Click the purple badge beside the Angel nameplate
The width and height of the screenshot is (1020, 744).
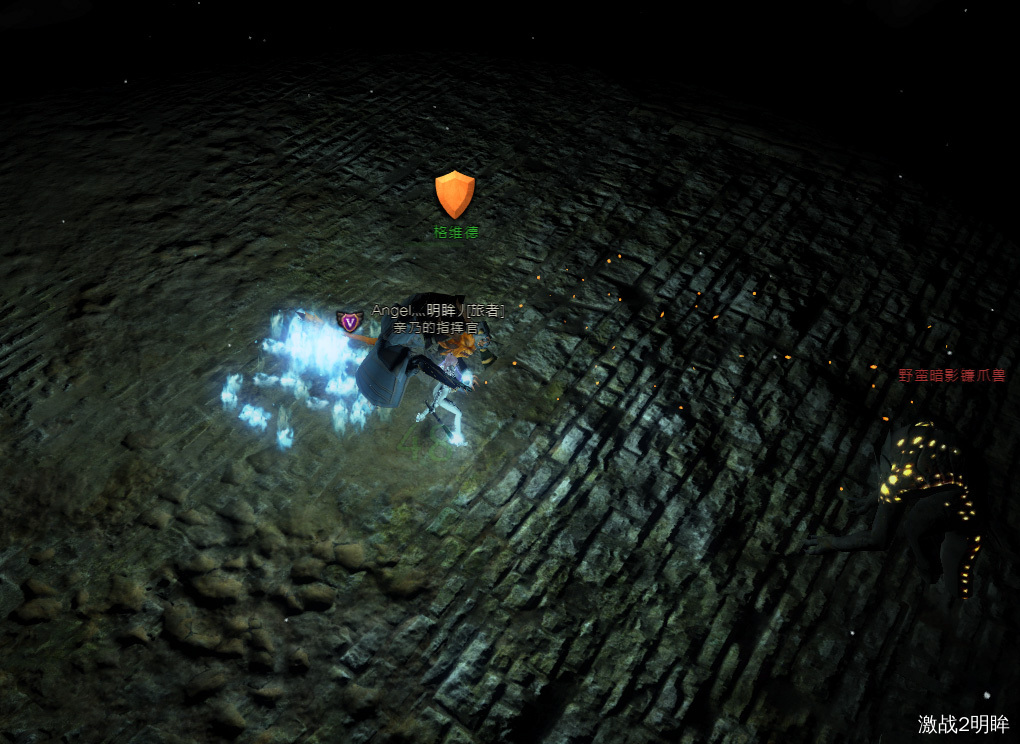[349, 321]
